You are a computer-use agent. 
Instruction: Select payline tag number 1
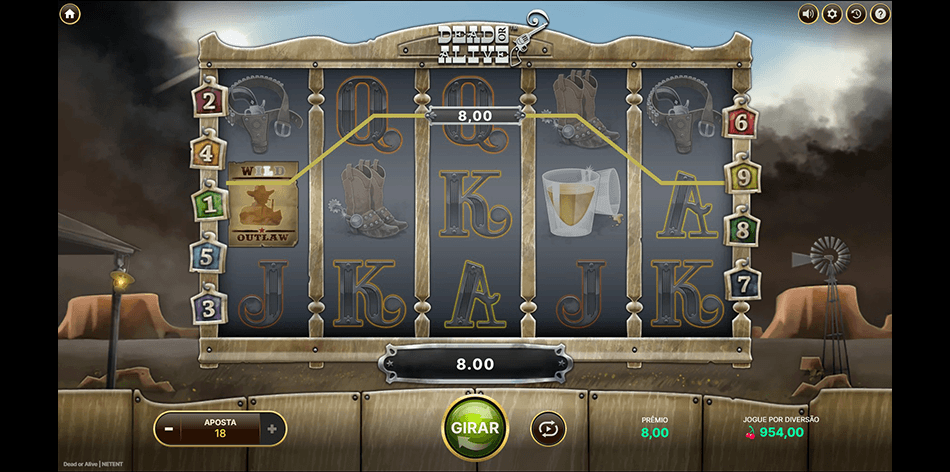208,204
